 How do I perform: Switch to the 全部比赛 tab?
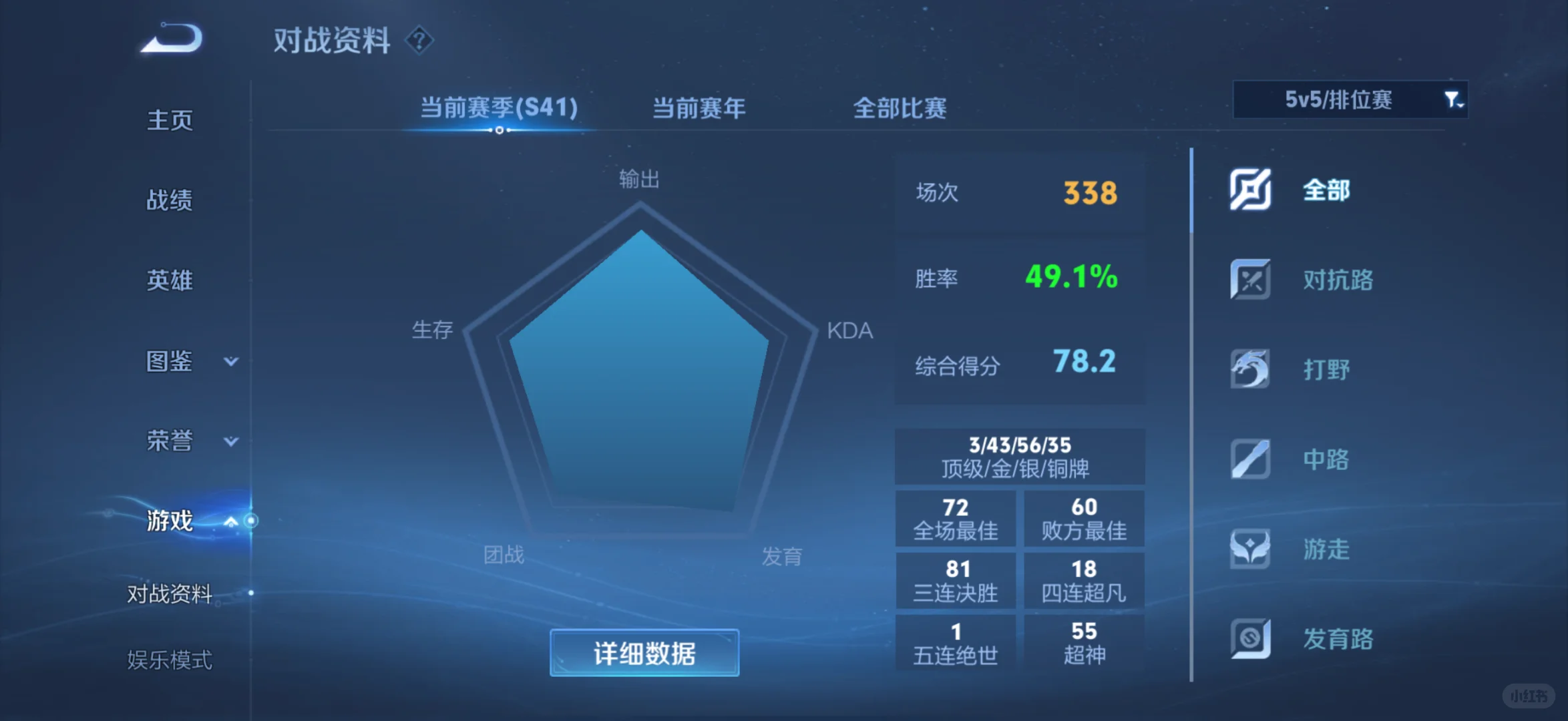pos(900,107)
